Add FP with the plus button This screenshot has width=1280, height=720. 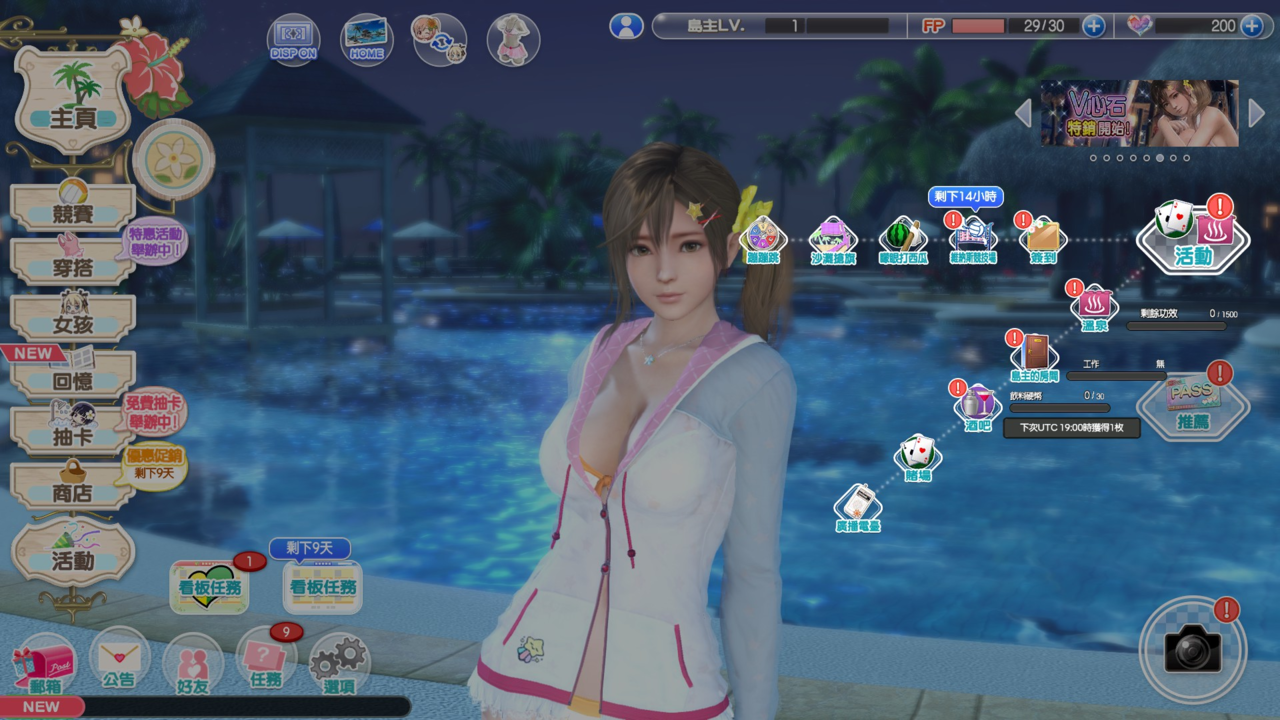pyautogui.click(x=1094, y=26)
